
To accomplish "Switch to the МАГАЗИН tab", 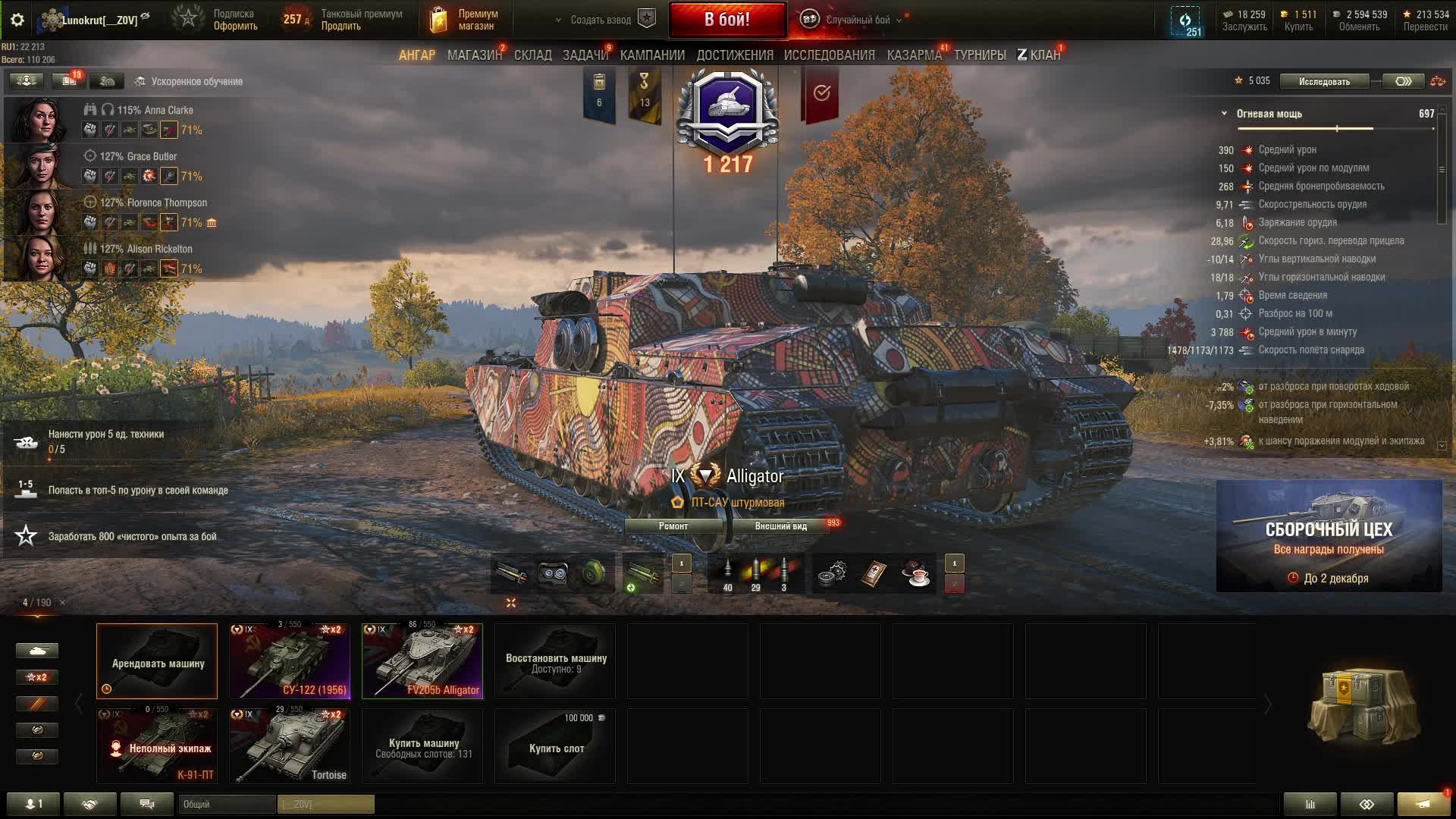I will [474, 55].
